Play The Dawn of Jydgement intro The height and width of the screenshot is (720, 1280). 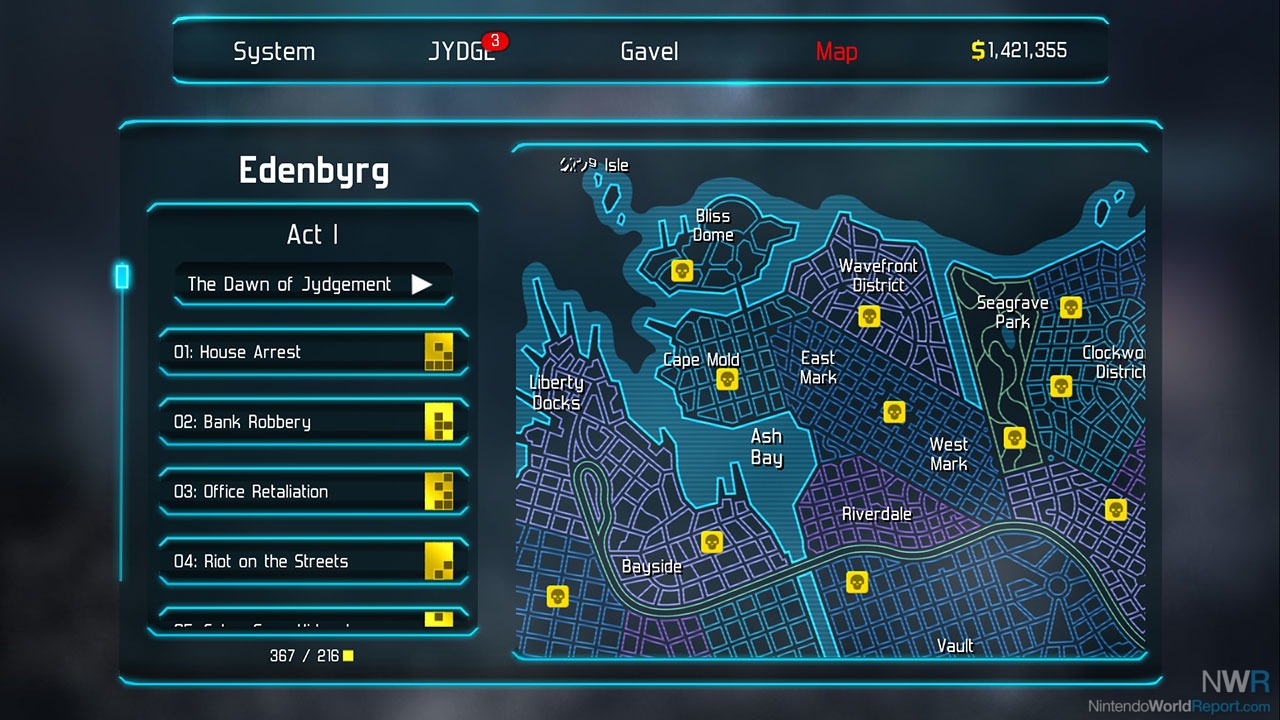[x=313, y=284]
